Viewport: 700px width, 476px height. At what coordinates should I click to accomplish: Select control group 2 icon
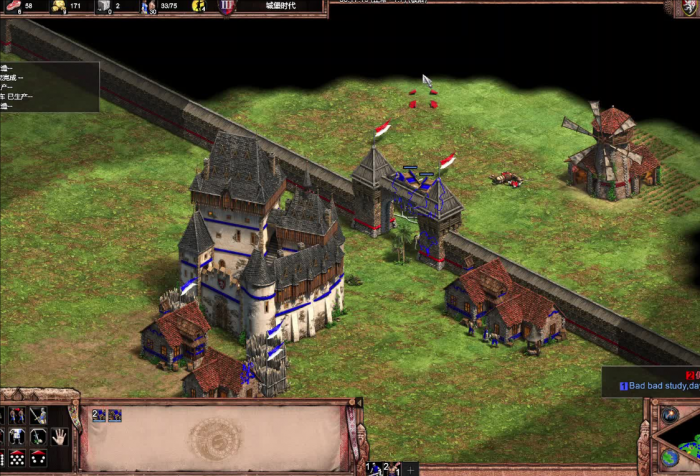392,468
